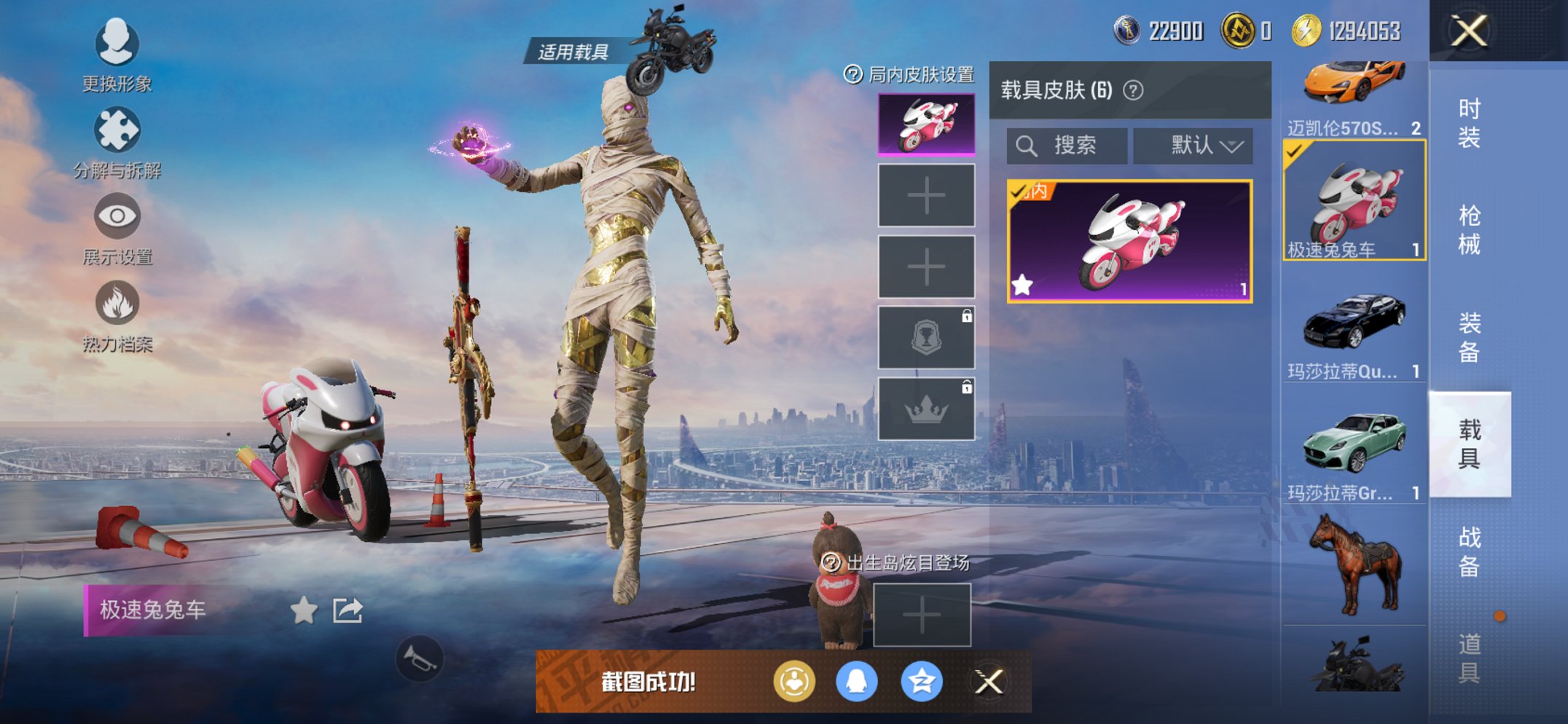Tap the 搜索 search field

1067,145
